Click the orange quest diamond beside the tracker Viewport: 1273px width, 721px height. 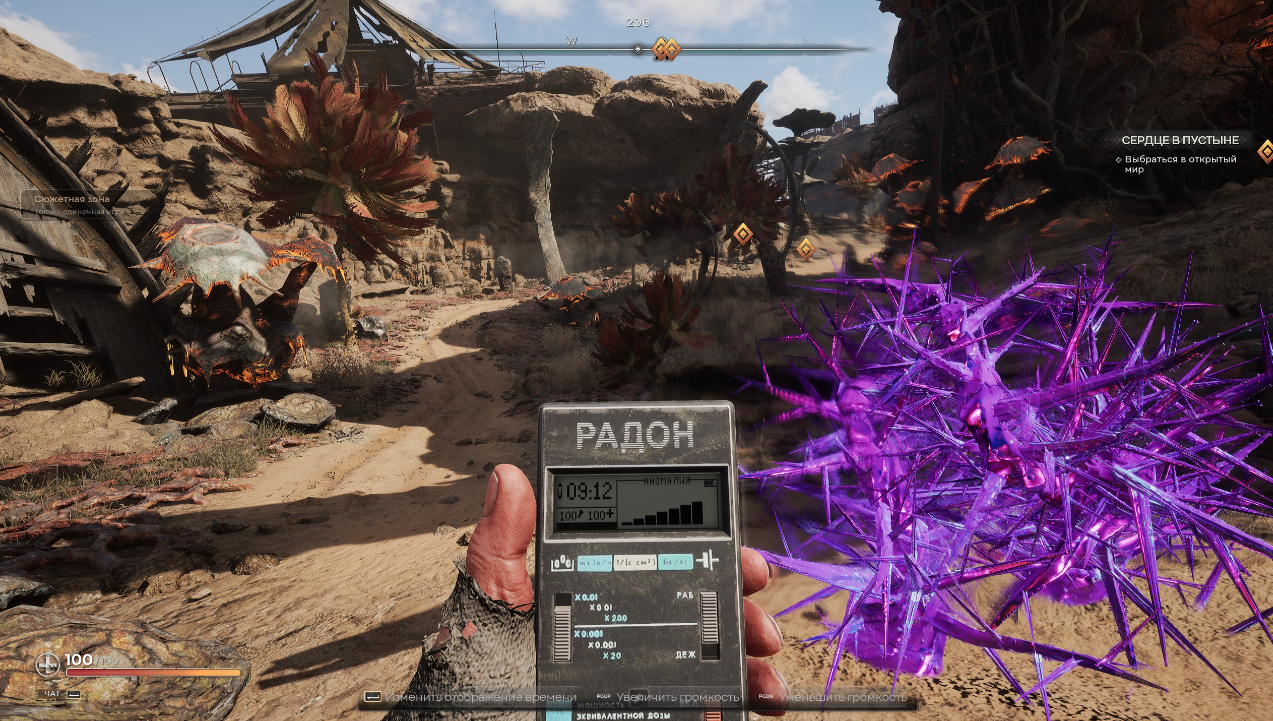click(x=1265, y=151)
